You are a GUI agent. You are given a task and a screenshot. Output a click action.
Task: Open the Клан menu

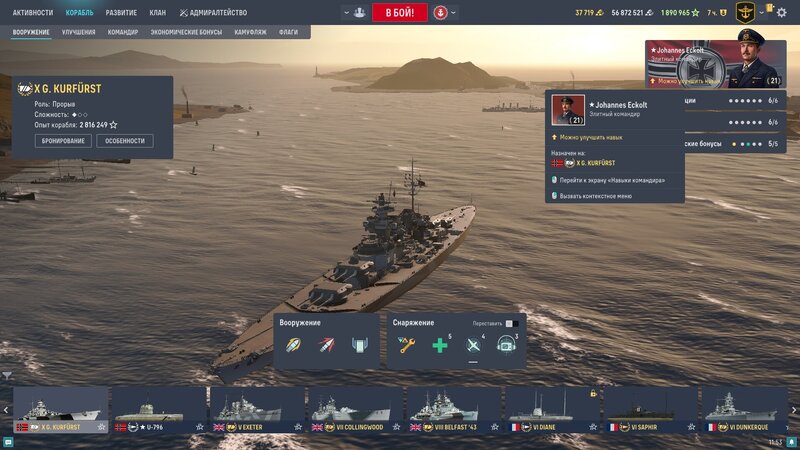[157, 13]
